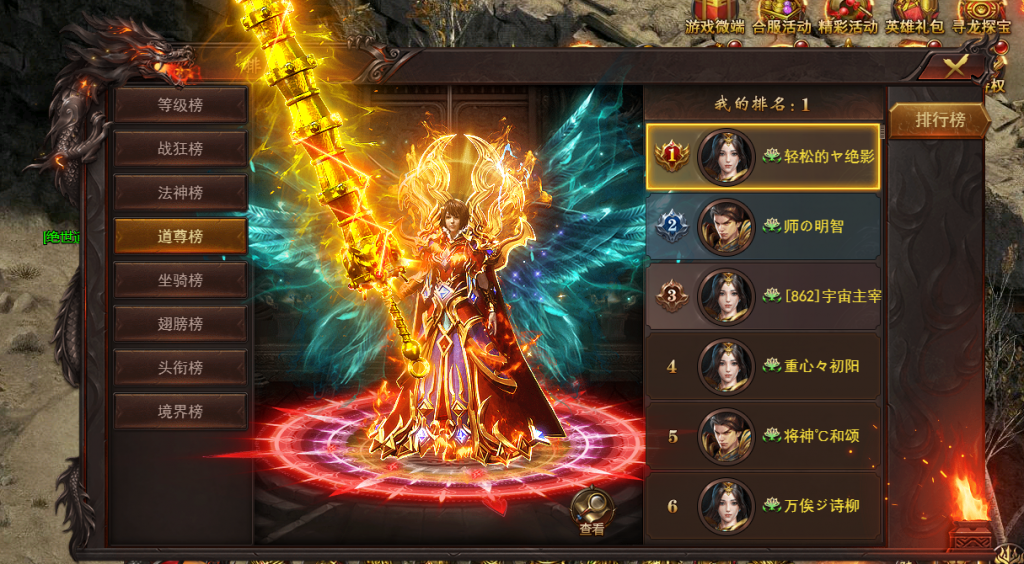1024x564 pixels.
Task: Click the 查看 view character button
Action: (592, 510)
